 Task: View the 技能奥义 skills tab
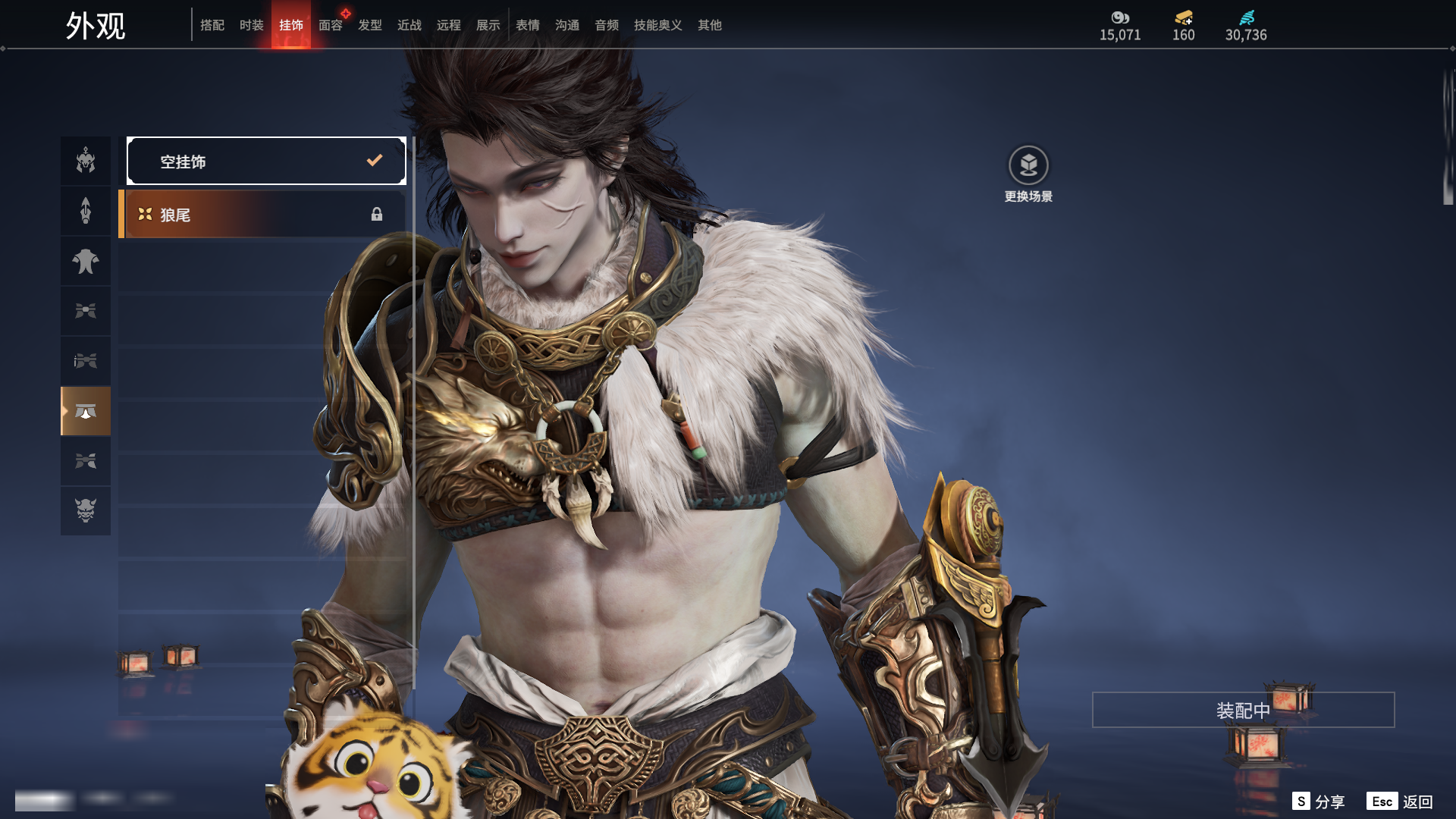pyautogui.click(x=658, y=25)
